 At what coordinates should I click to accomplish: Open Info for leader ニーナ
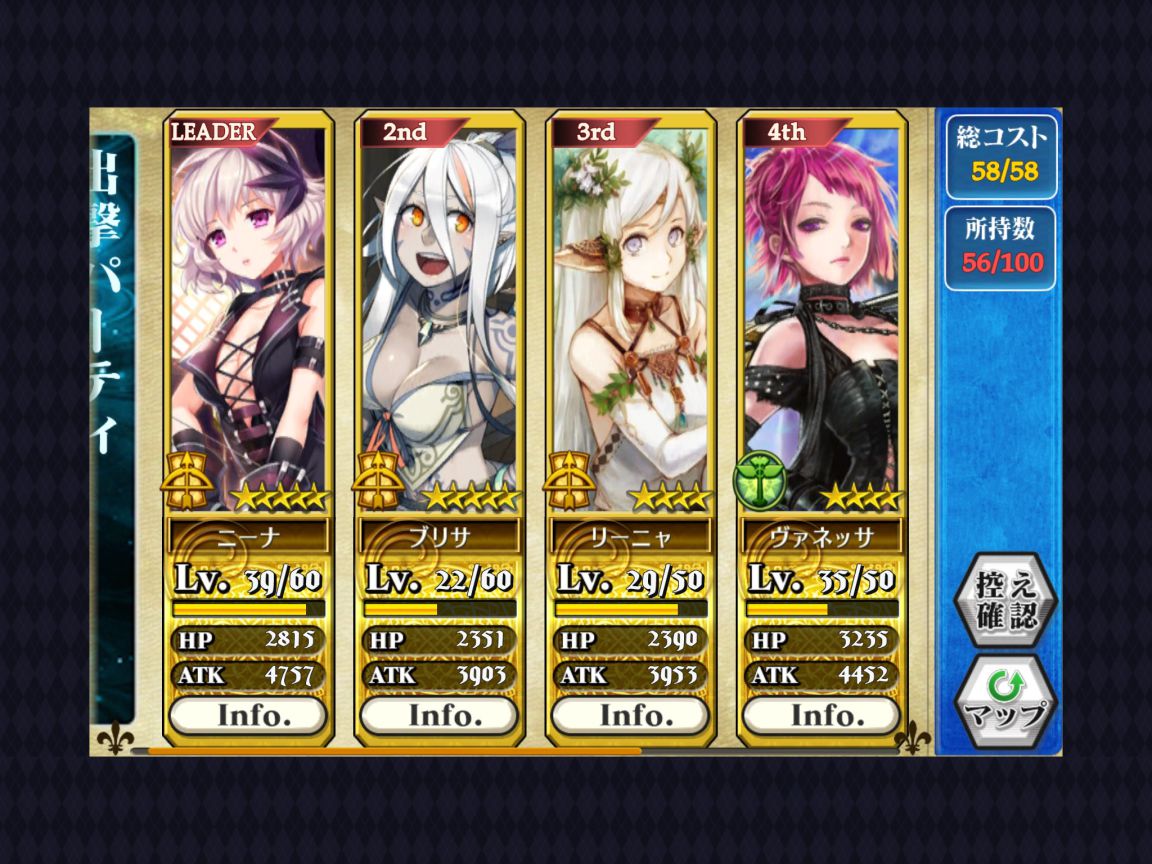(x=248, y=715)
